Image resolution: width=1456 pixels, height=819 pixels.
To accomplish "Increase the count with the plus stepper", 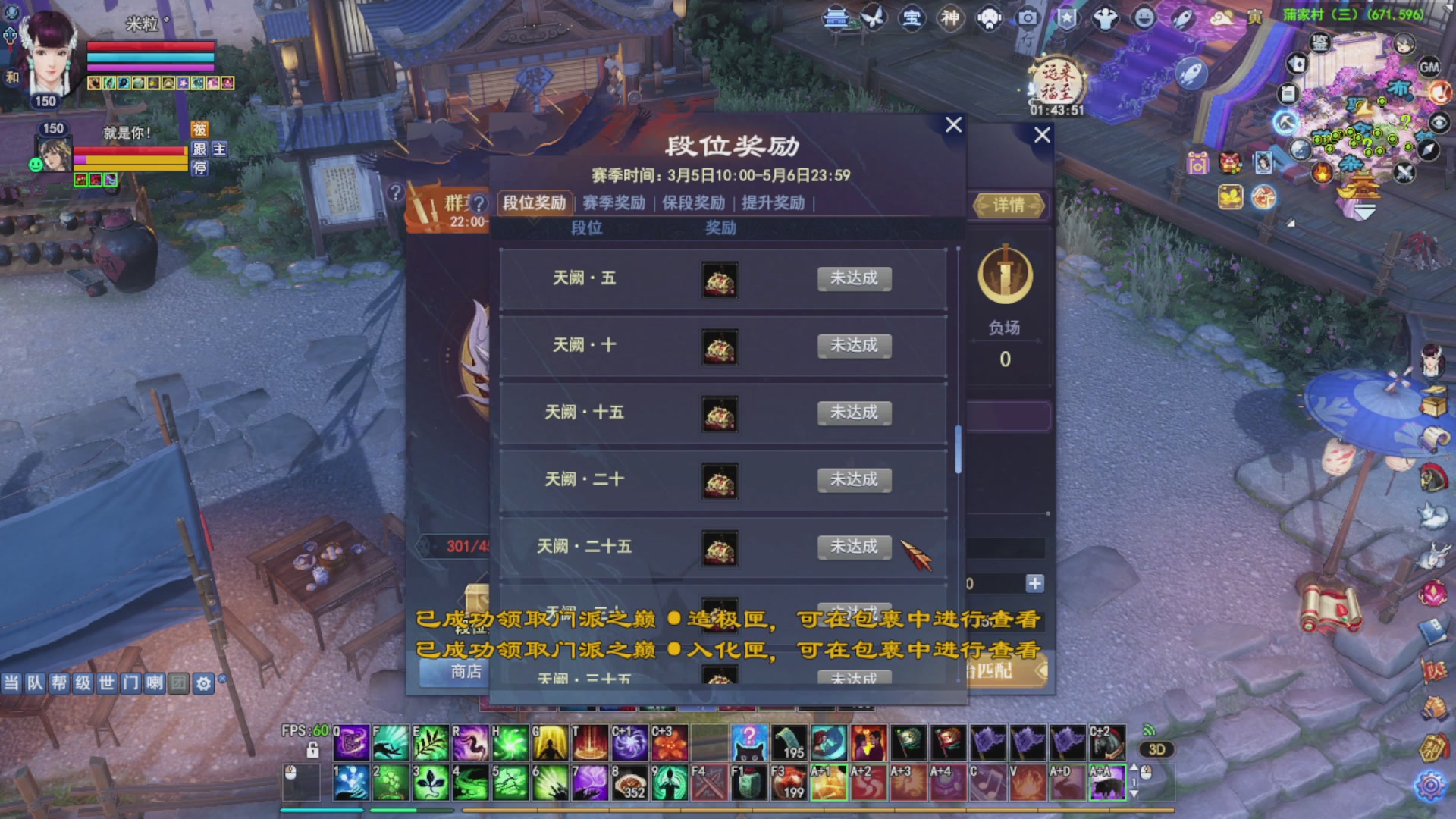I will 1034,584.
